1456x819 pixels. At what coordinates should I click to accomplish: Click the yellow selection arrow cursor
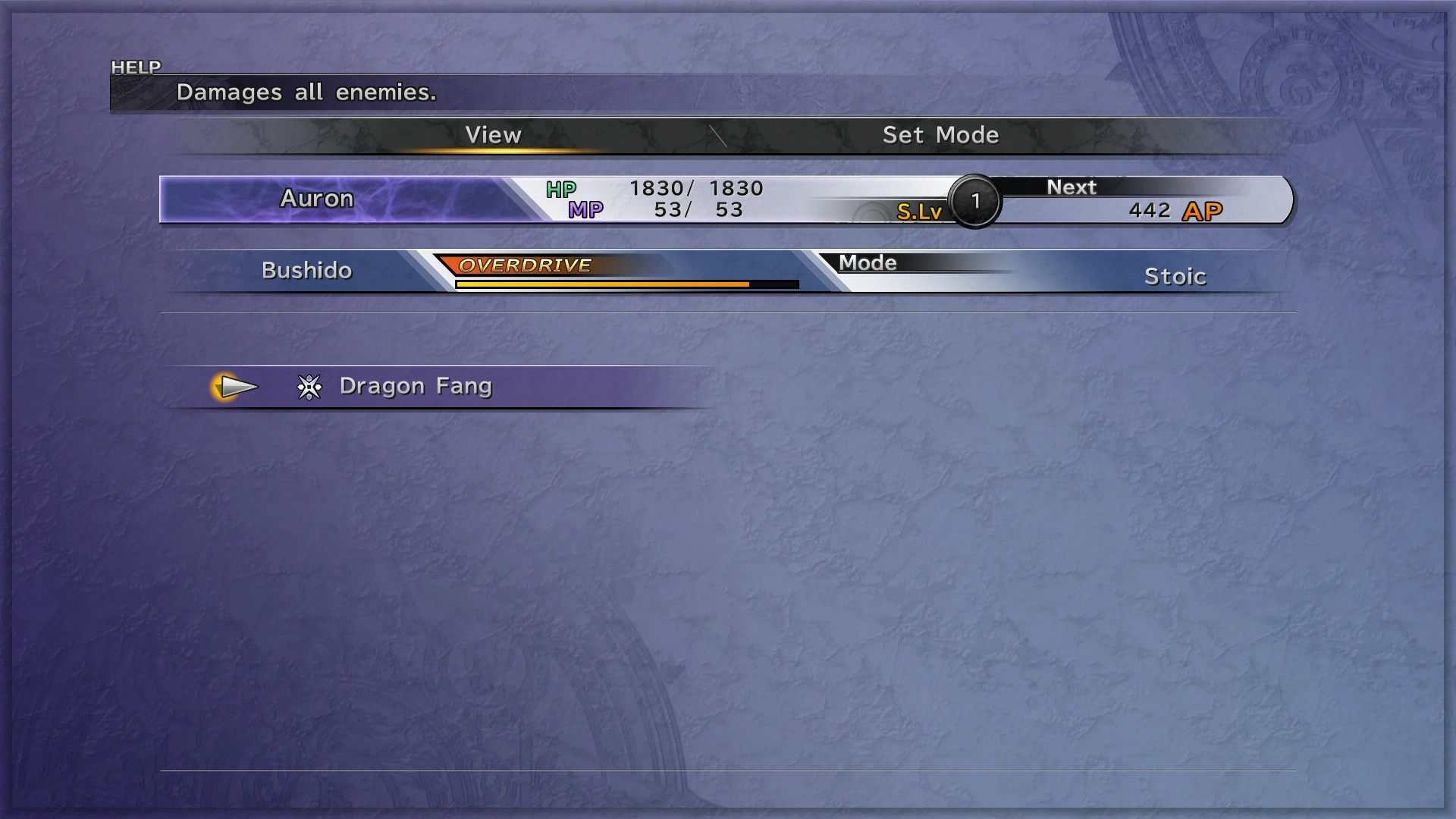pyautogui.click(x=237, y=387)
